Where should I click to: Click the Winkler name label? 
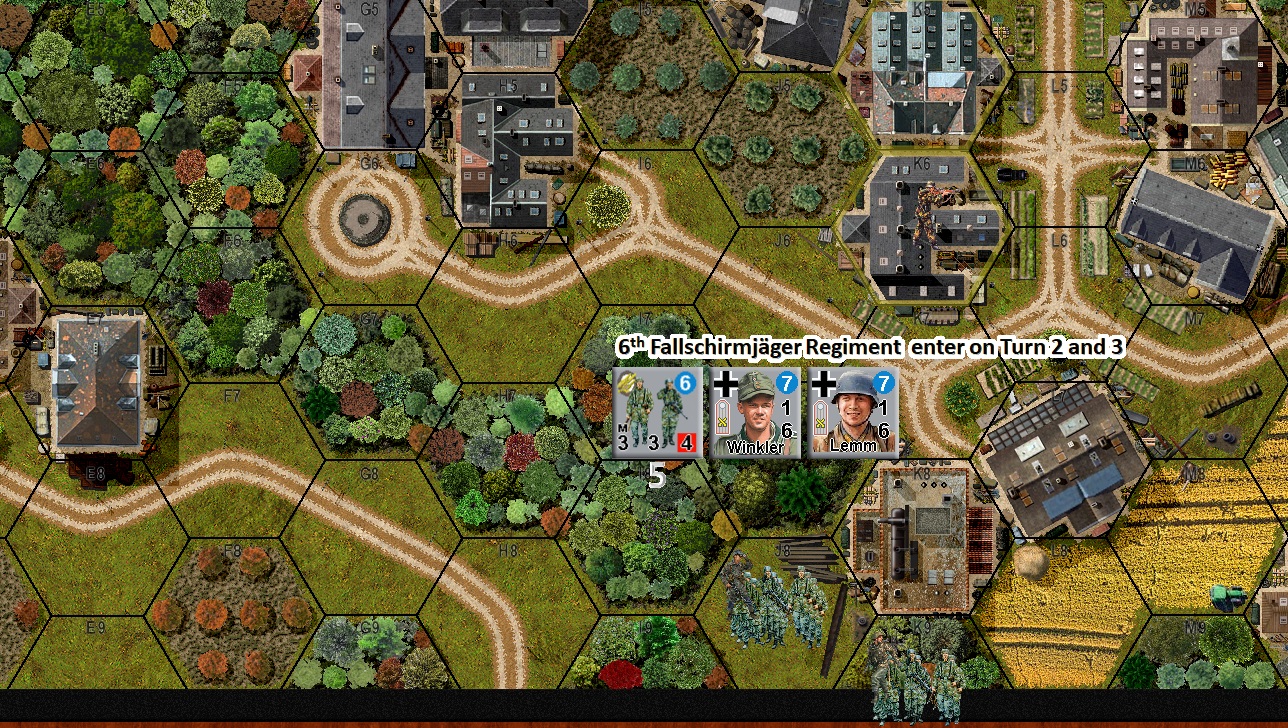[x=755, y=446]
